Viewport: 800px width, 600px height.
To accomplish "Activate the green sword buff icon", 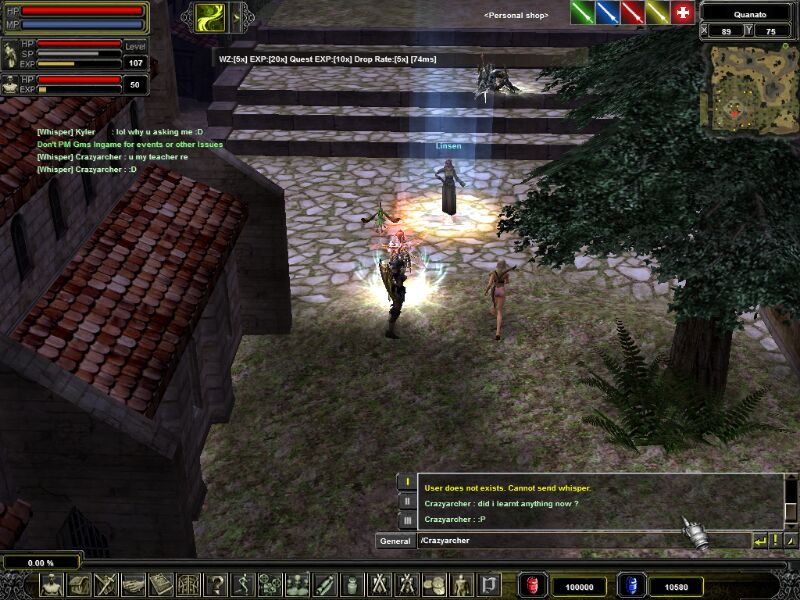I will (x=582, y=12).
